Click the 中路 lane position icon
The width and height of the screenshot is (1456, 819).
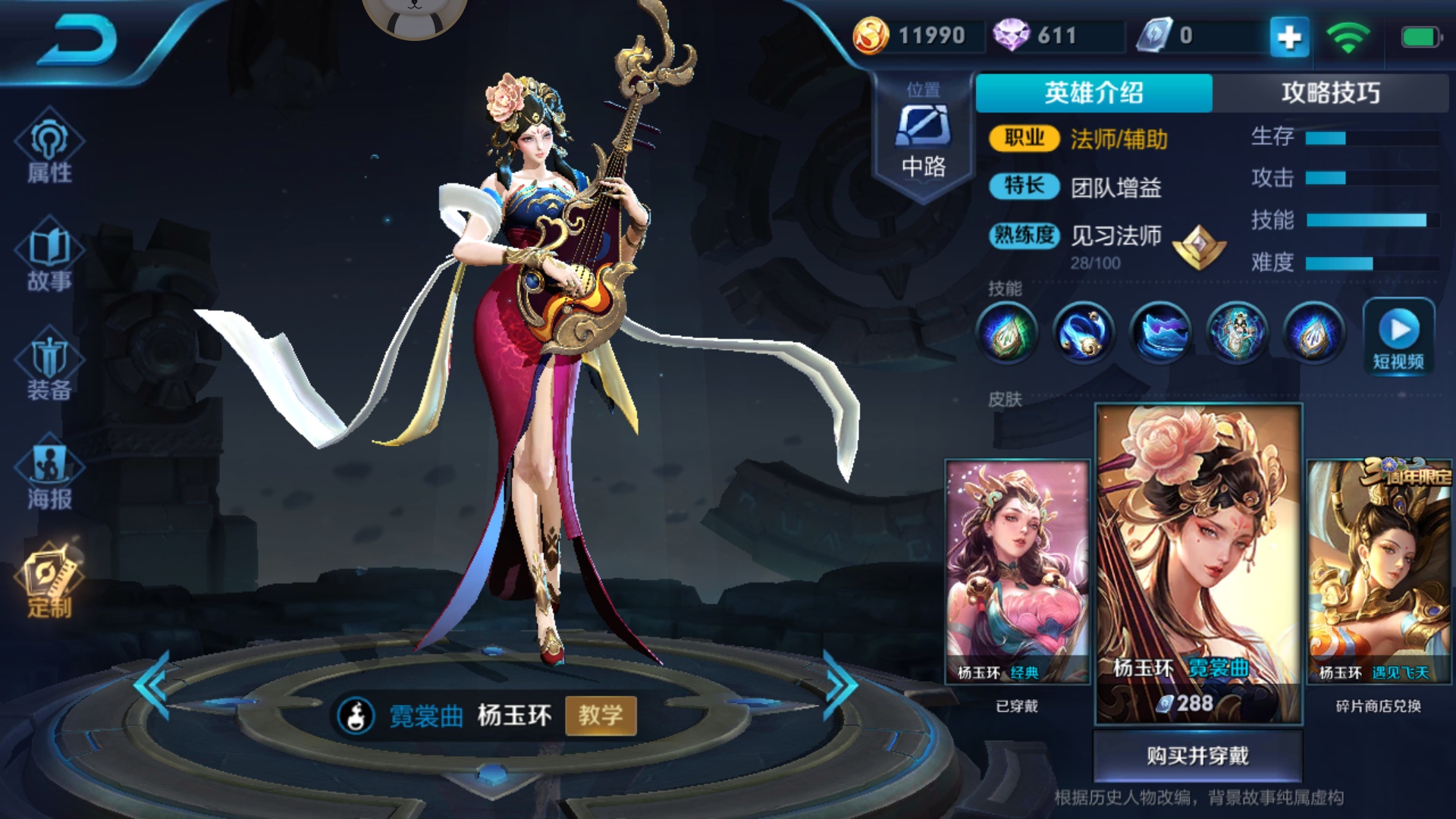click(924, 129)
